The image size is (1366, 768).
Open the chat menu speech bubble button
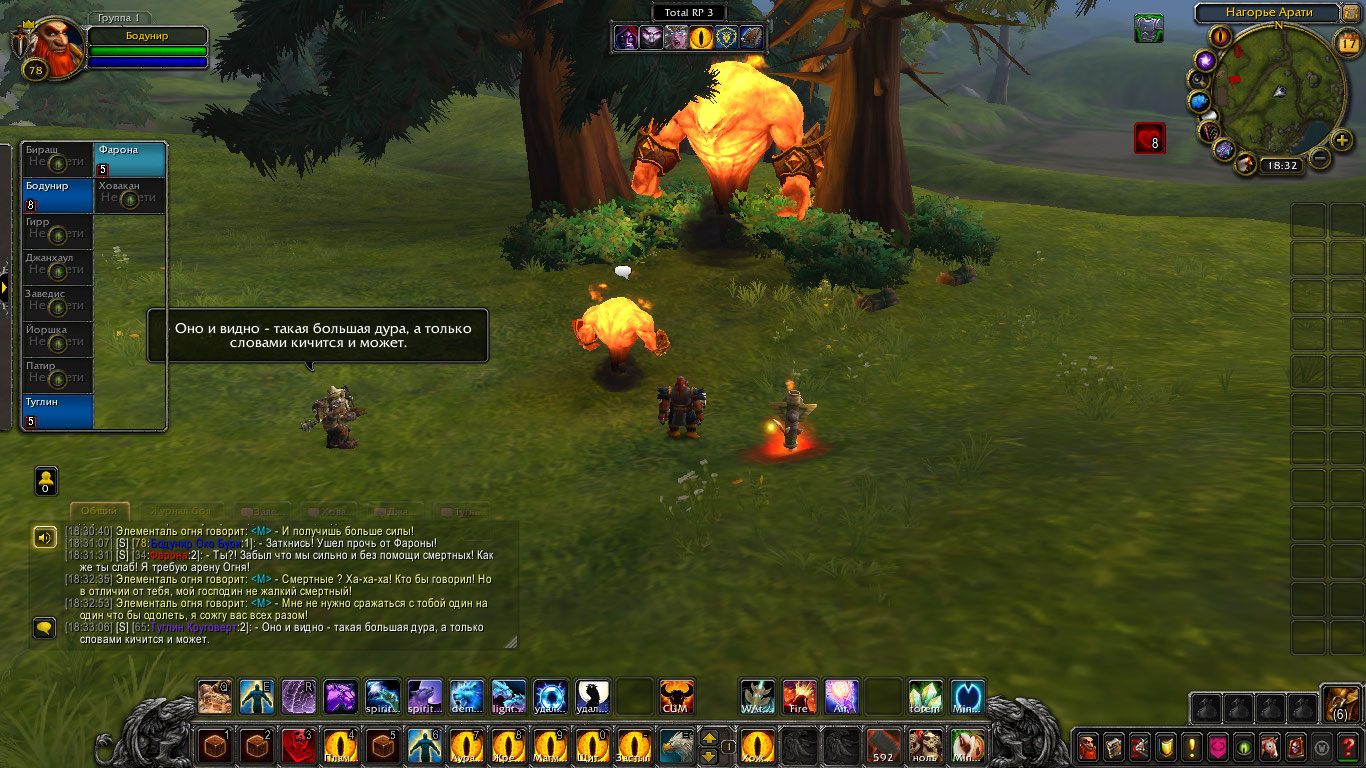(x=44, y=628)
